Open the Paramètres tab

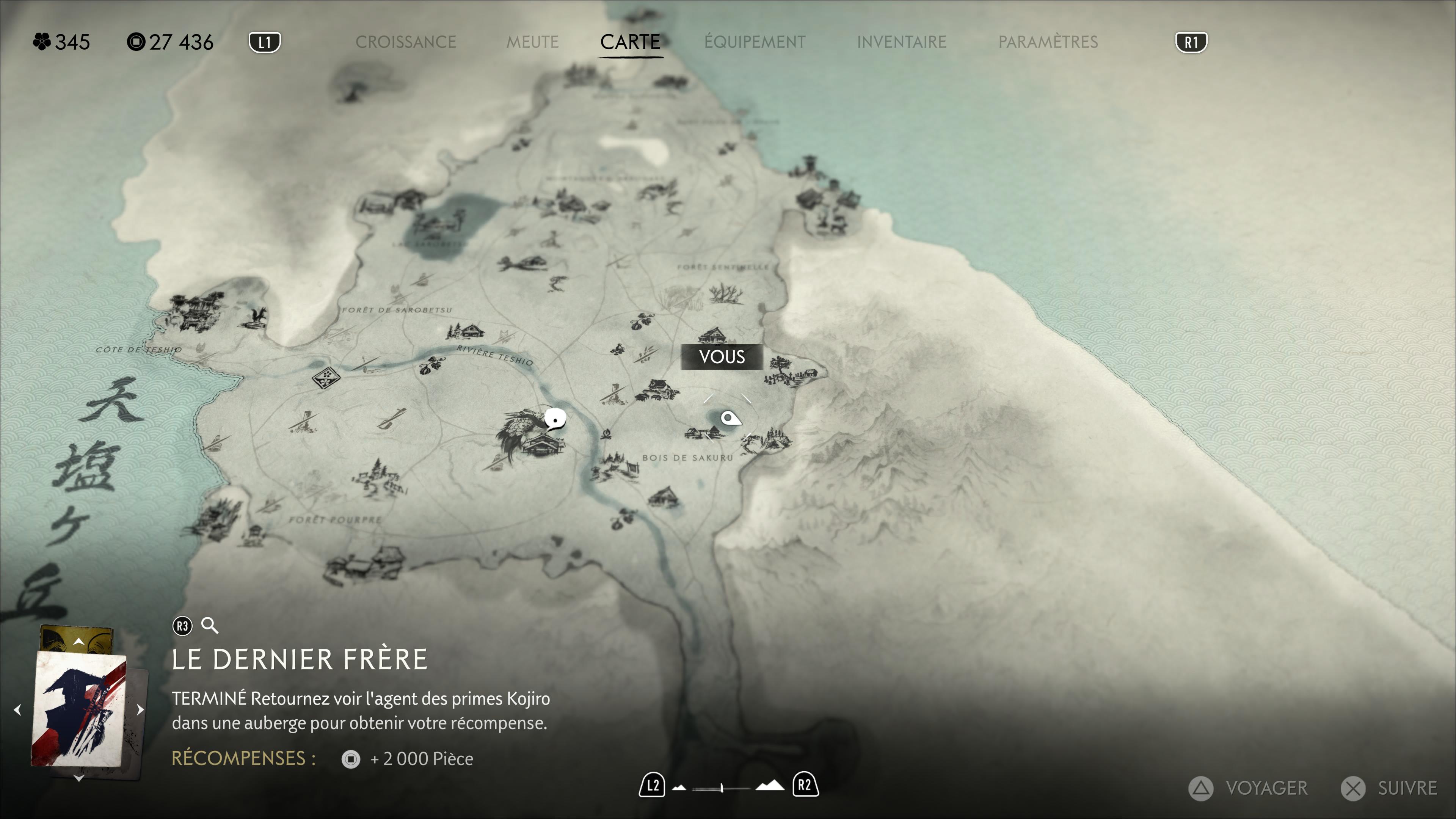point(1048,42)
